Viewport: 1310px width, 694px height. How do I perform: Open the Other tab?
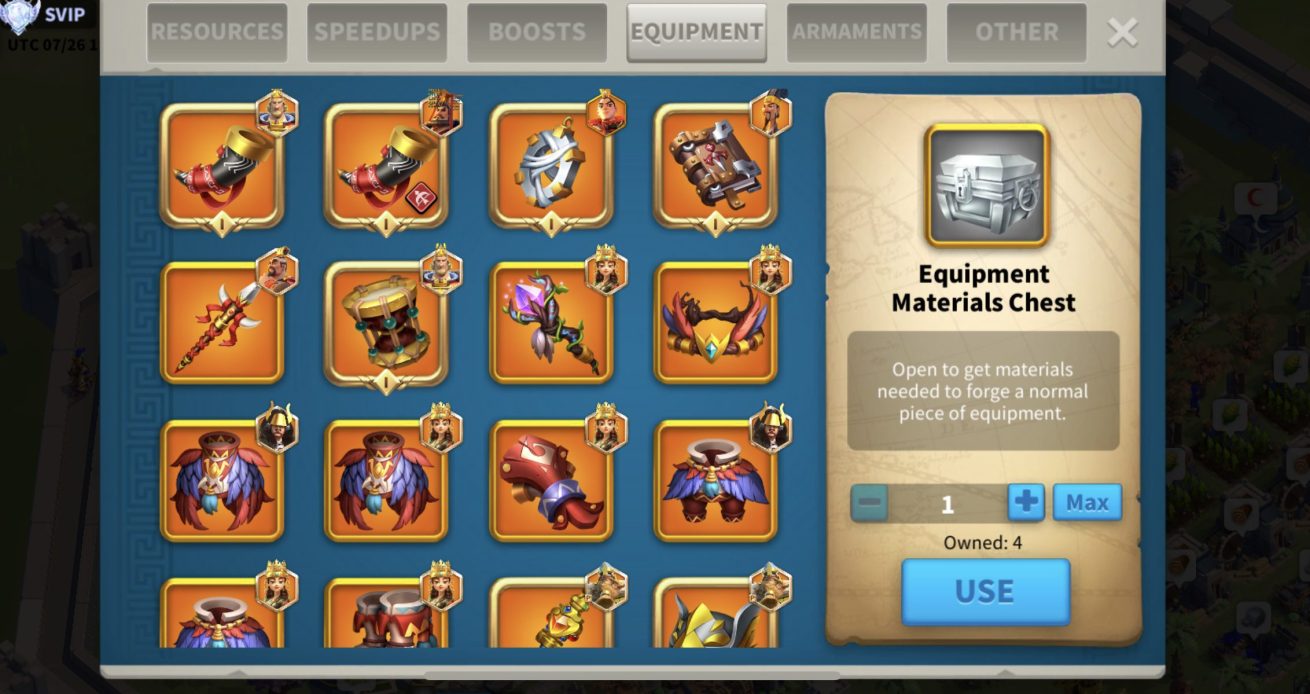click(x=1016, y=32)
